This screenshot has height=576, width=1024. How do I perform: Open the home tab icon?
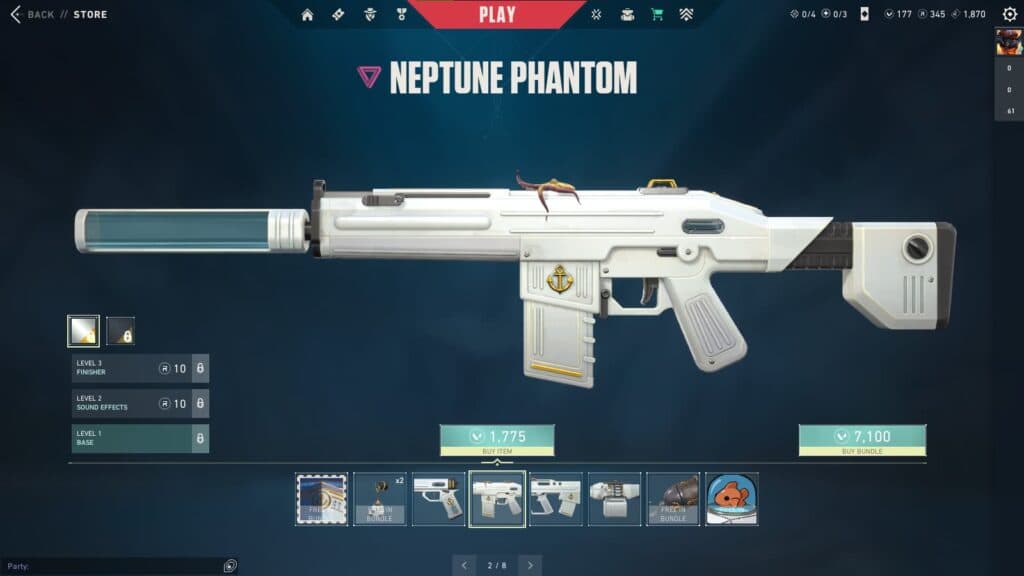click(307, 14)
